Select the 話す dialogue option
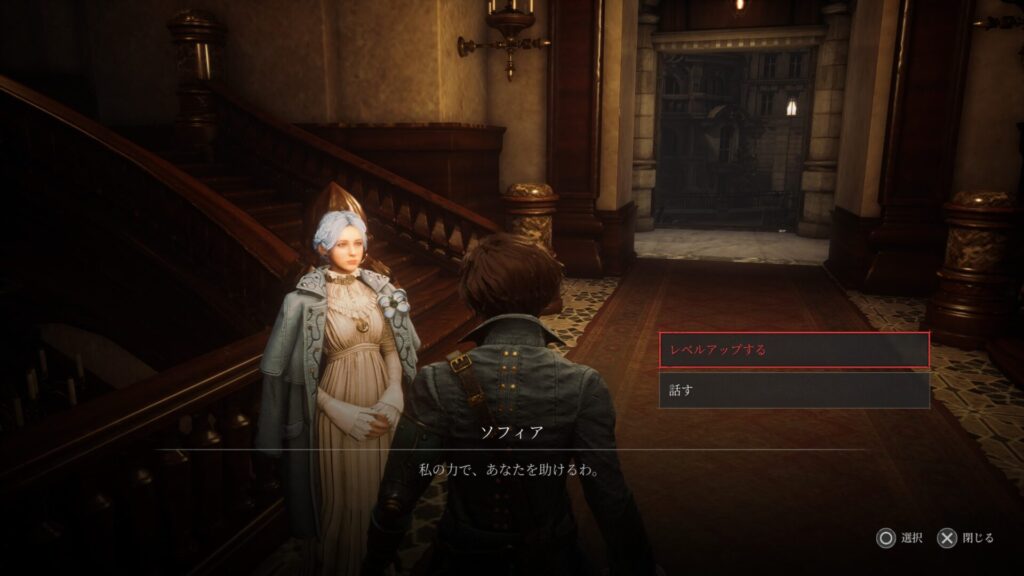The width and height of the screenshot is (1024, 576). (x=794, y=390)
